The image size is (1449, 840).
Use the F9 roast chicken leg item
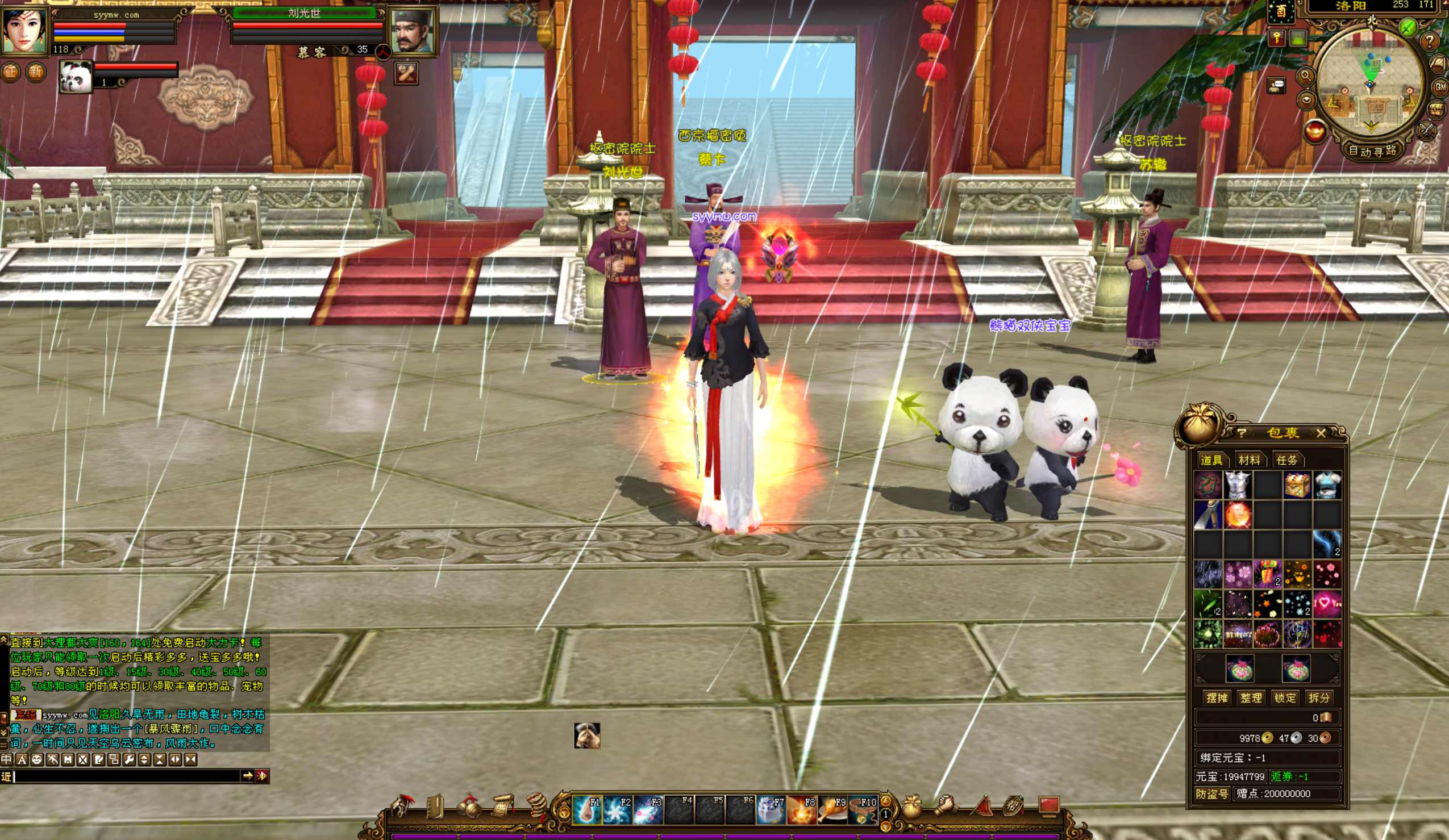[832, 810]
